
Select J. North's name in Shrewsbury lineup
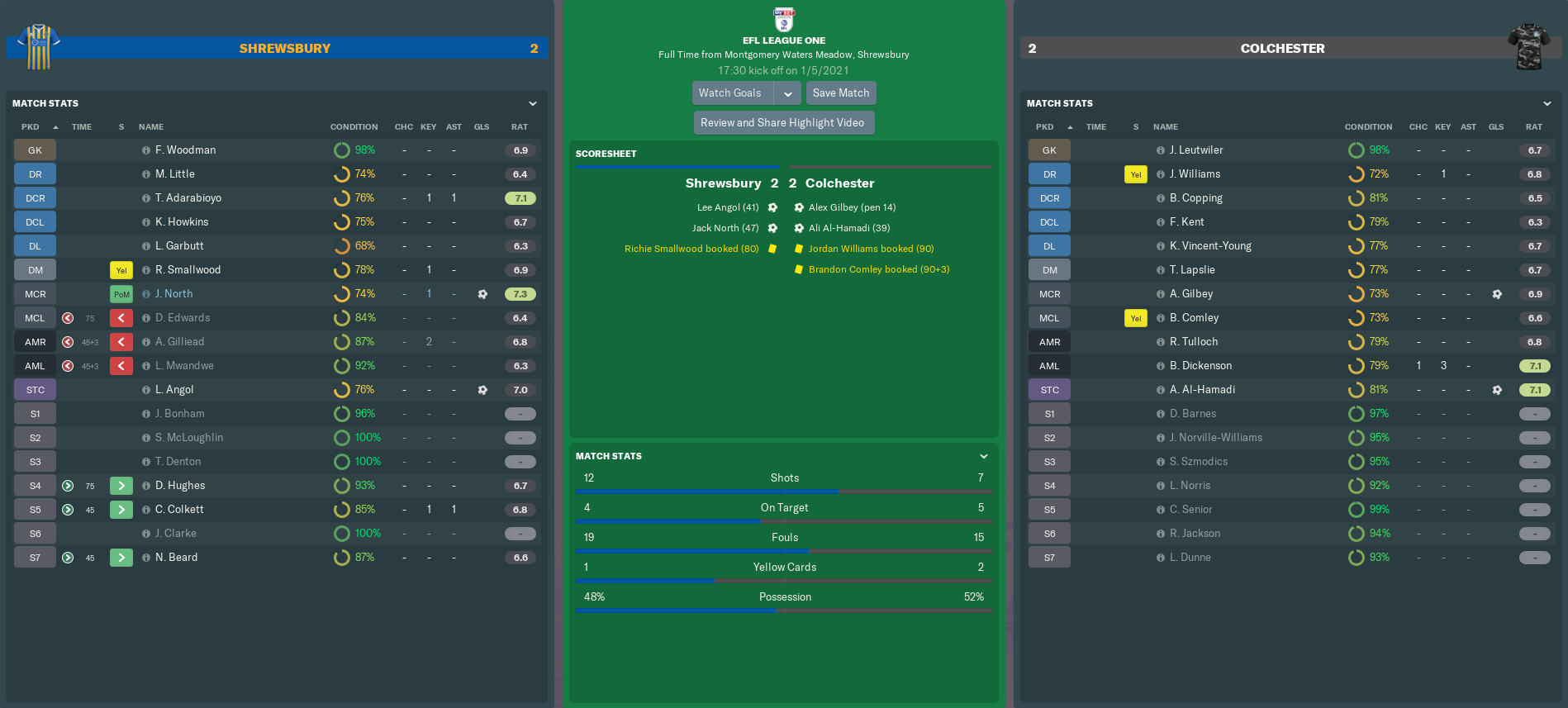pyautogui.click(x=173, y=294)
